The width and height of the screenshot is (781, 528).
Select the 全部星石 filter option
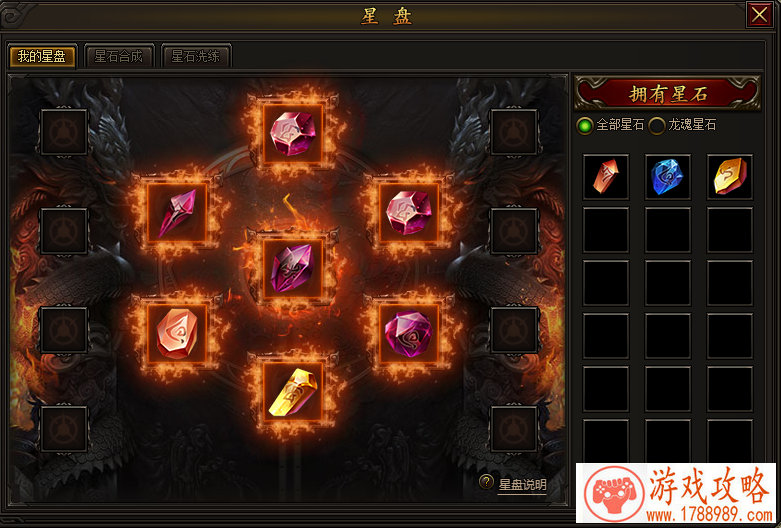(585, 125)
